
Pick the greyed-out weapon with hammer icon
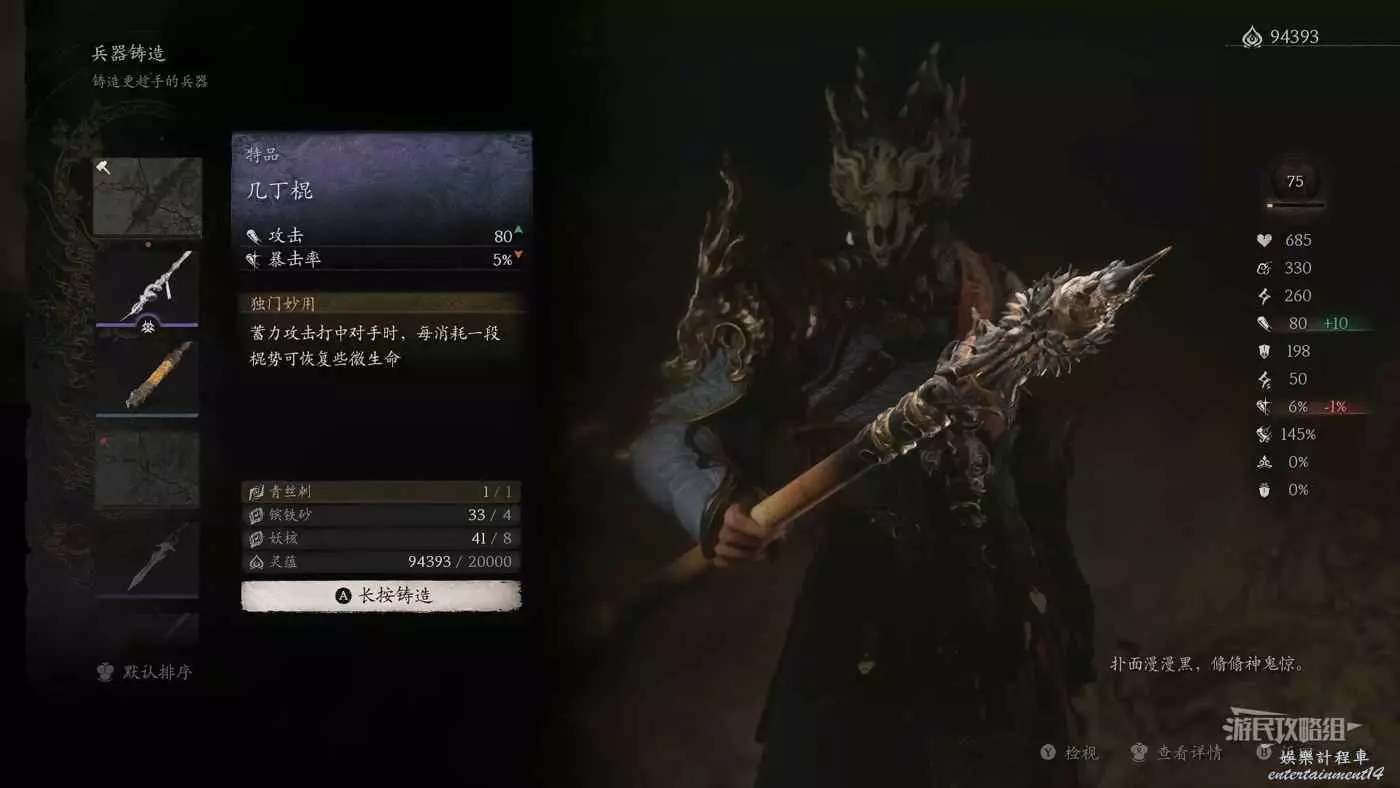148,197
